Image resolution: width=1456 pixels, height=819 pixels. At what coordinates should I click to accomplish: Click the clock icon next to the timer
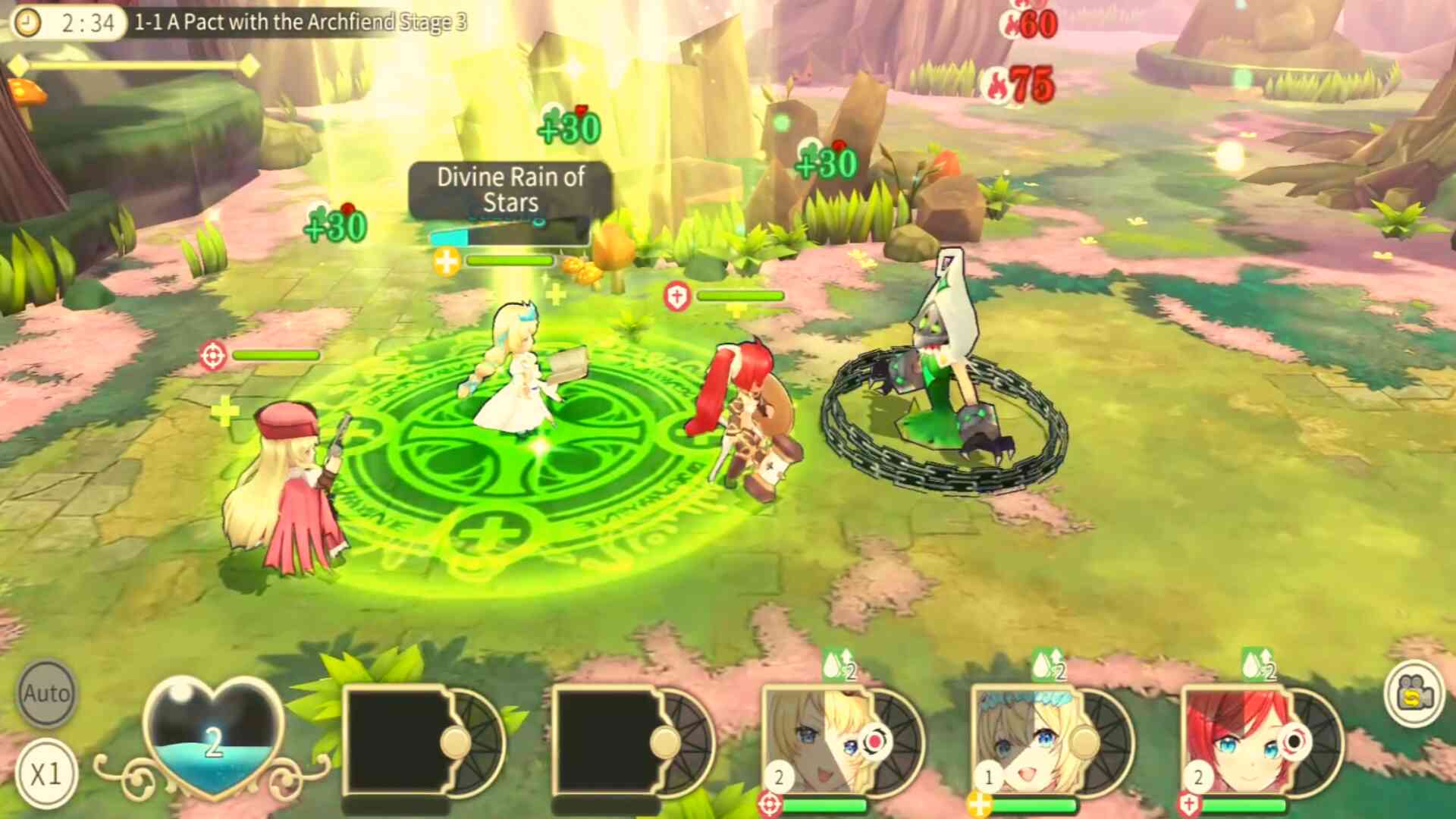pyautogui.click(x=29, y=23)
